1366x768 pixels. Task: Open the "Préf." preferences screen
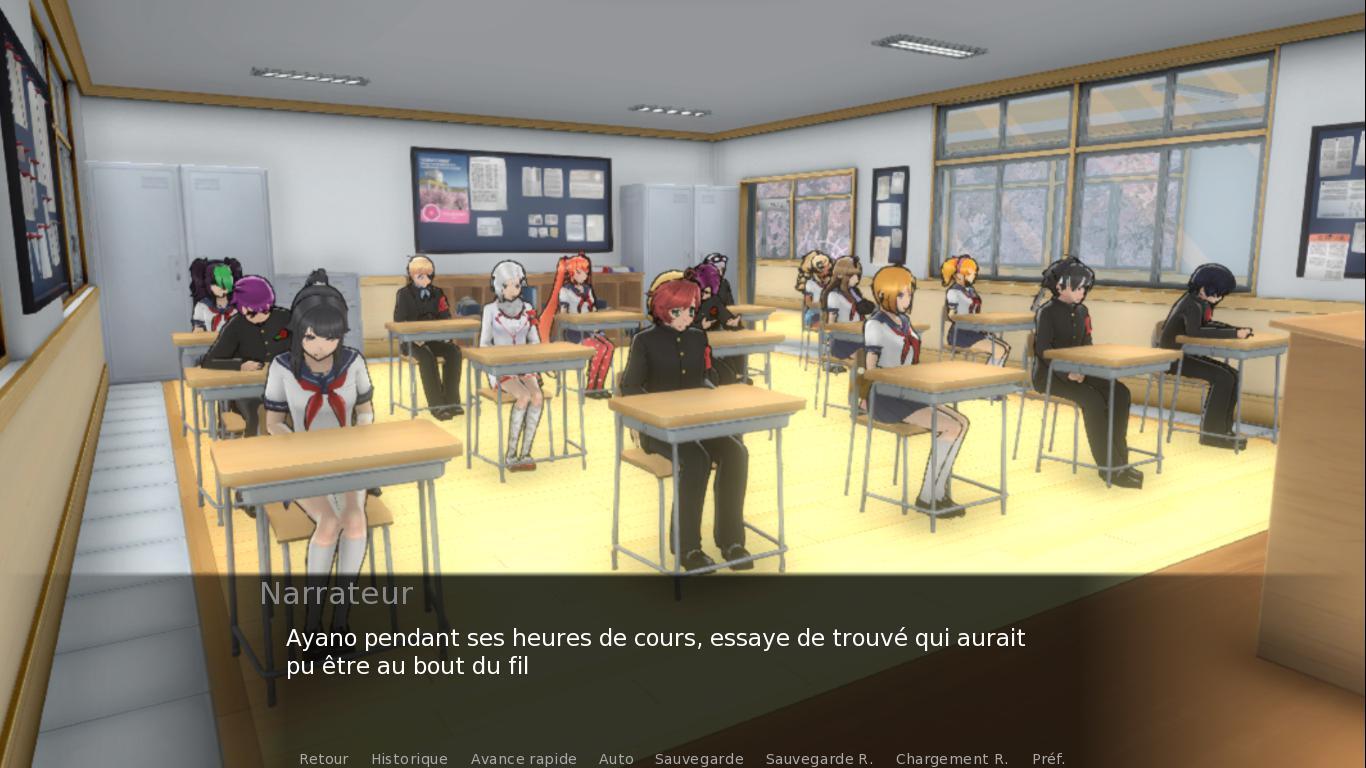[1050, 759]
